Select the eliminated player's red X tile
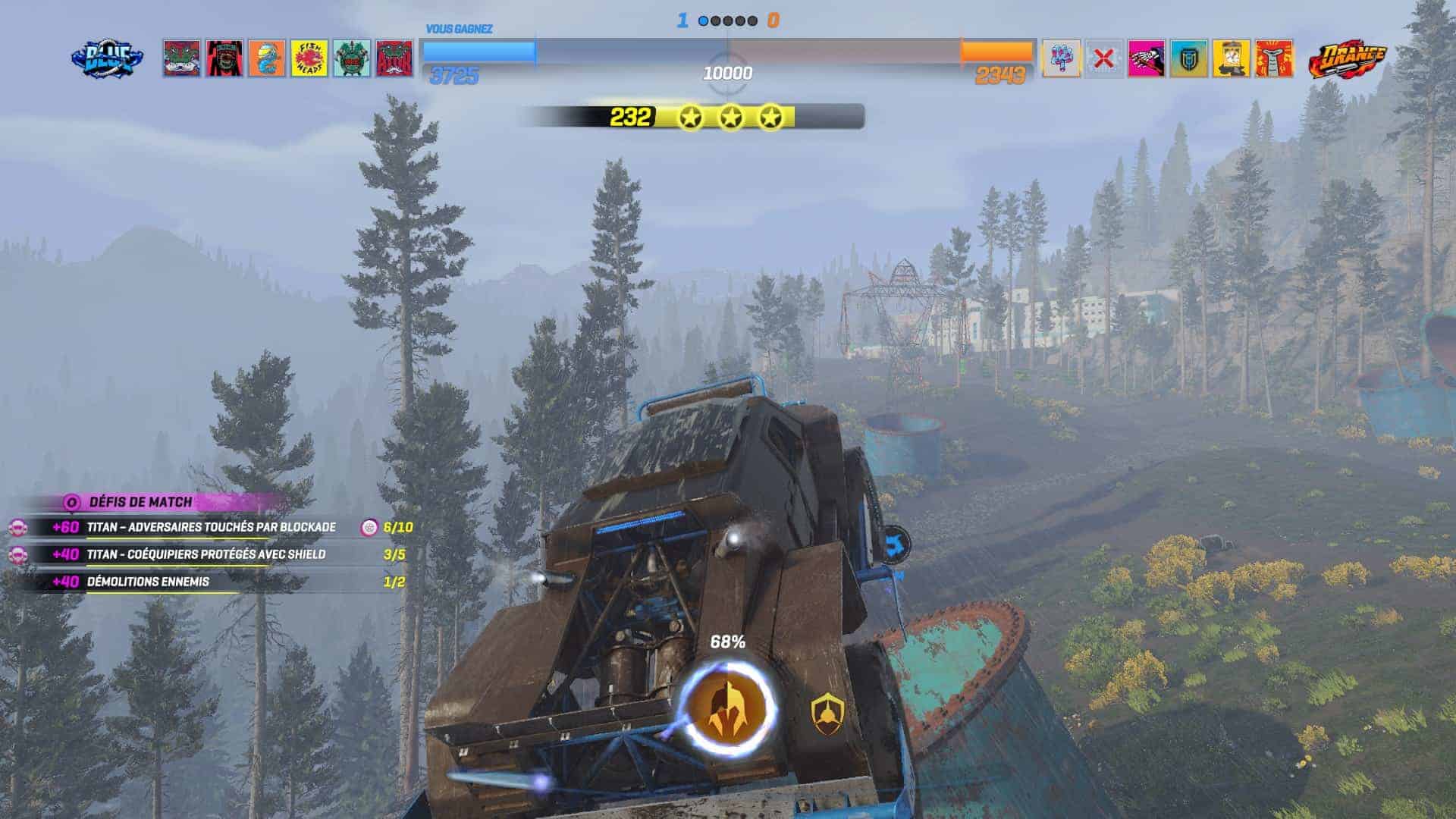The width and height of the screenshot is (1456, 819). [x=1103, y=58]
